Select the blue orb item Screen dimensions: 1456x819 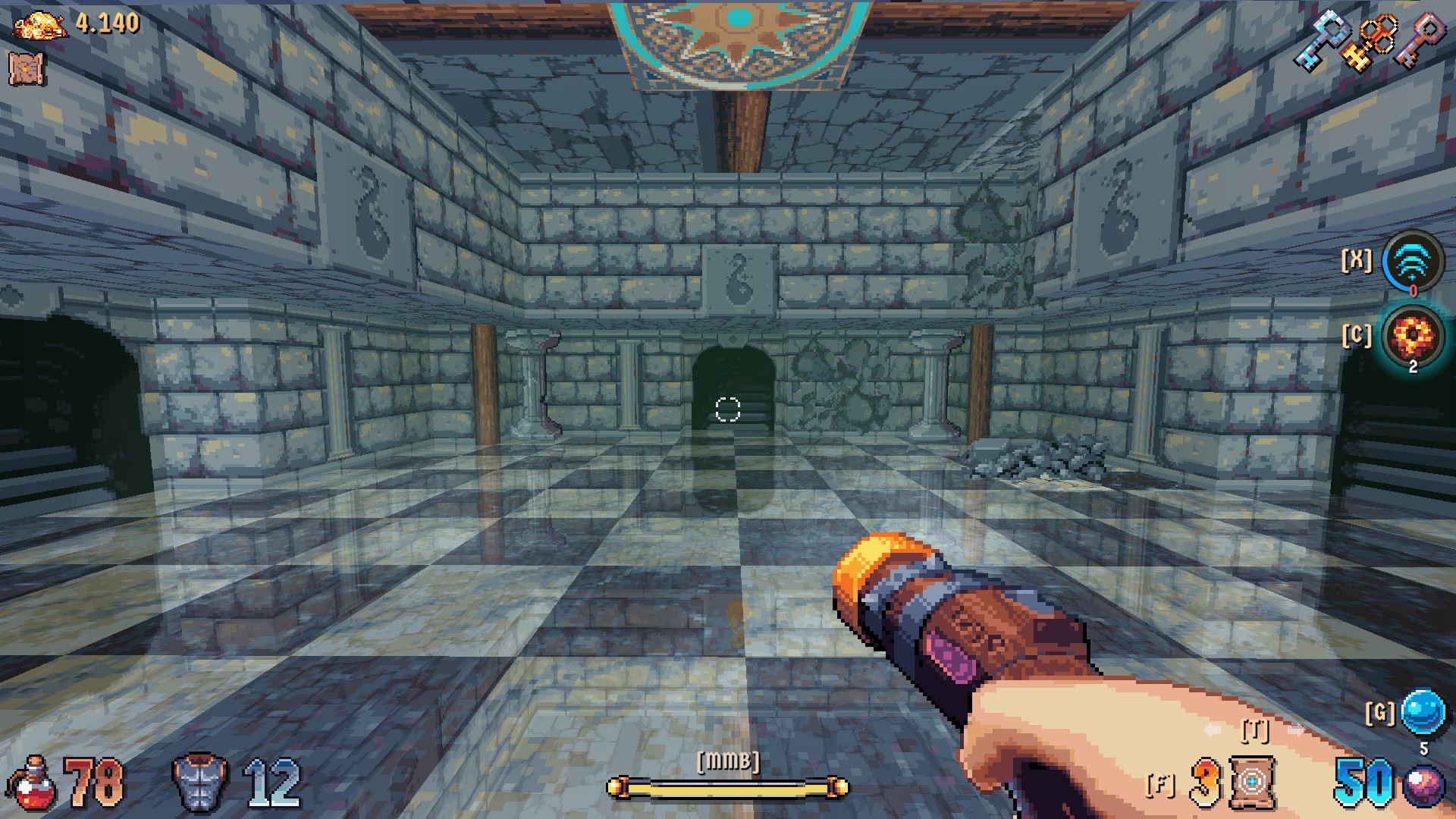tap(1423, 712)
